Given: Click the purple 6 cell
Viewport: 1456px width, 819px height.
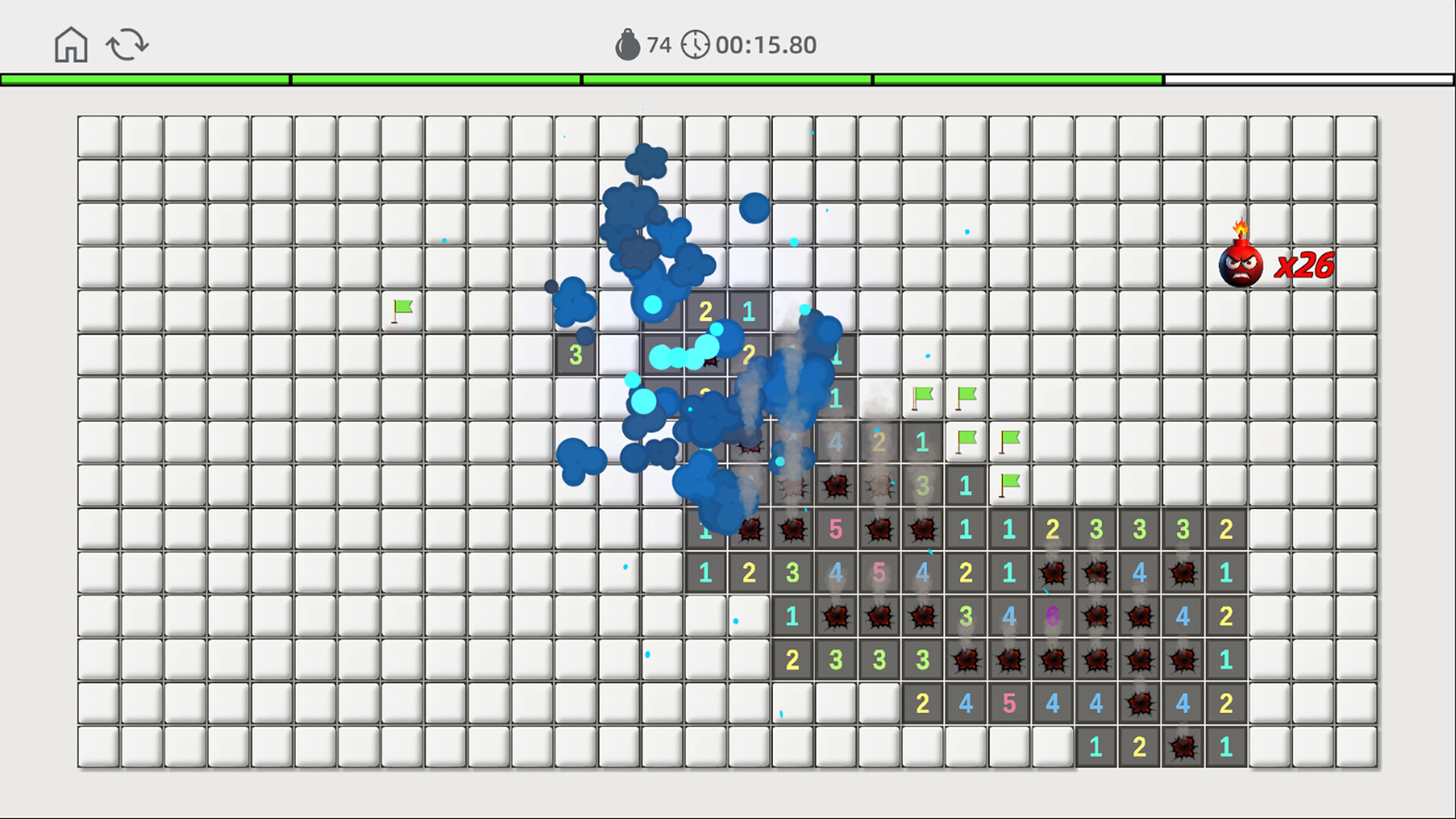Looking at the screenshot, I should point(1052,616).
